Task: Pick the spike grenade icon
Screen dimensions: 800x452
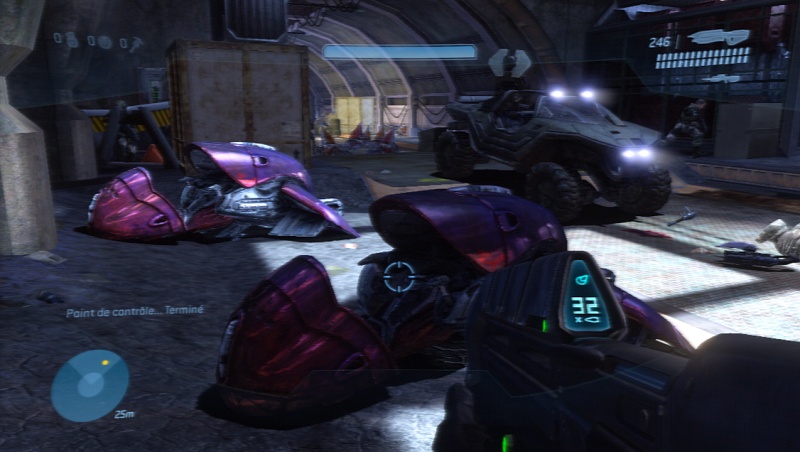Action: coord(137,43)
